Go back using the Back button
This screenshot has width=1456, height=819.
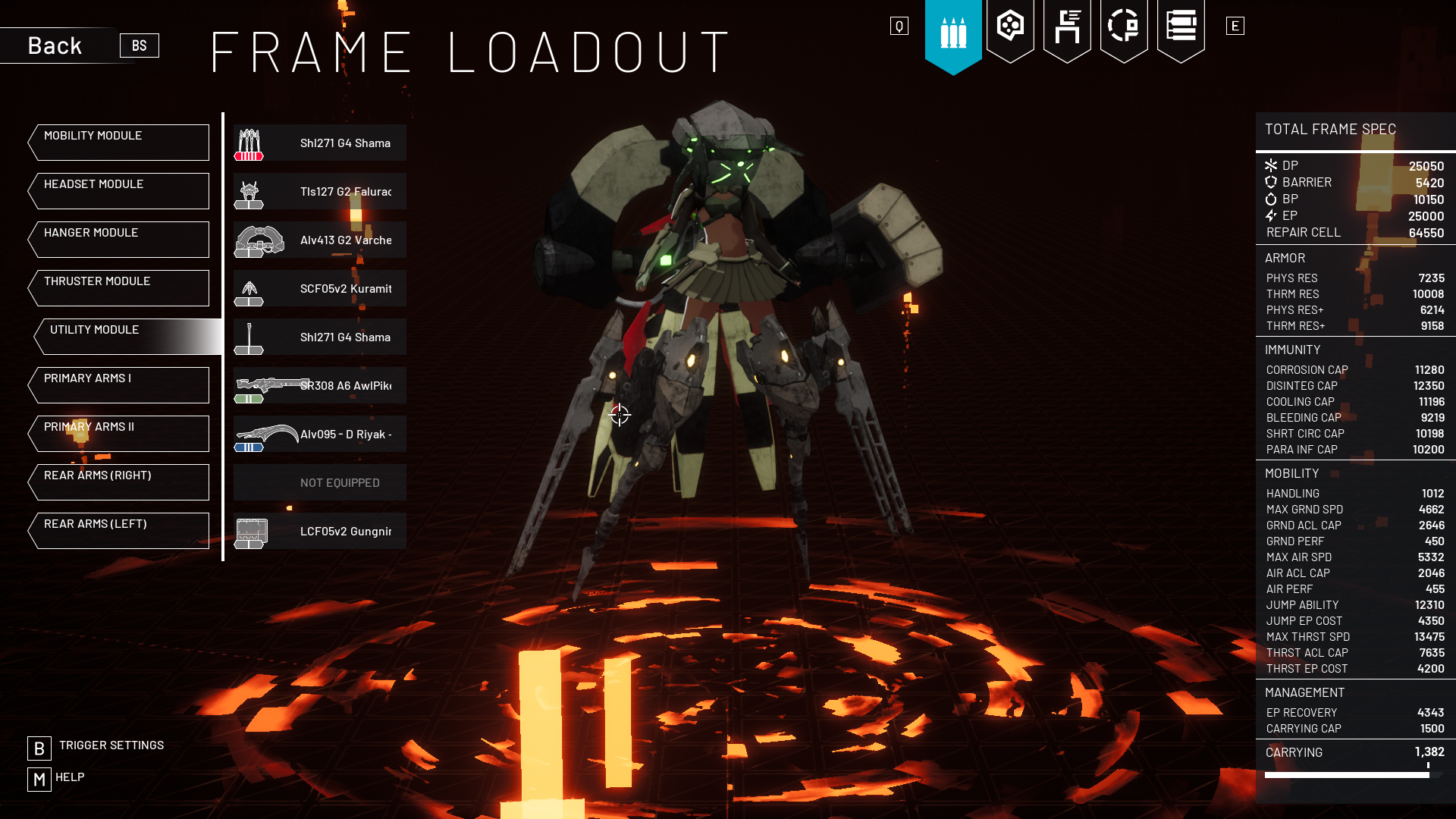[56, 45]
